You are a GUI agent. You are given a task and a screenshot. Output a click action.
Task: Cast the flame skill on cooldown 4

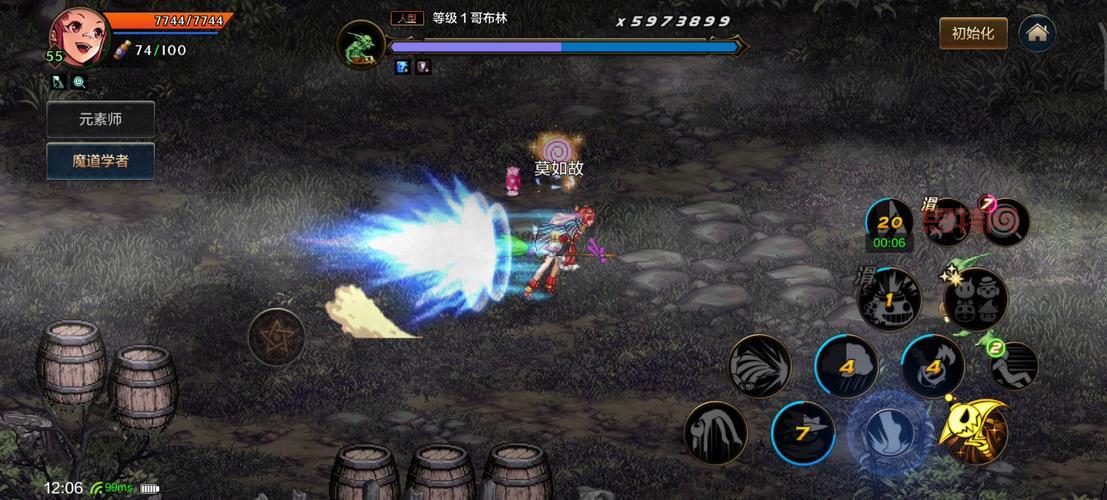pyautogui.click(x=932, y=366)
